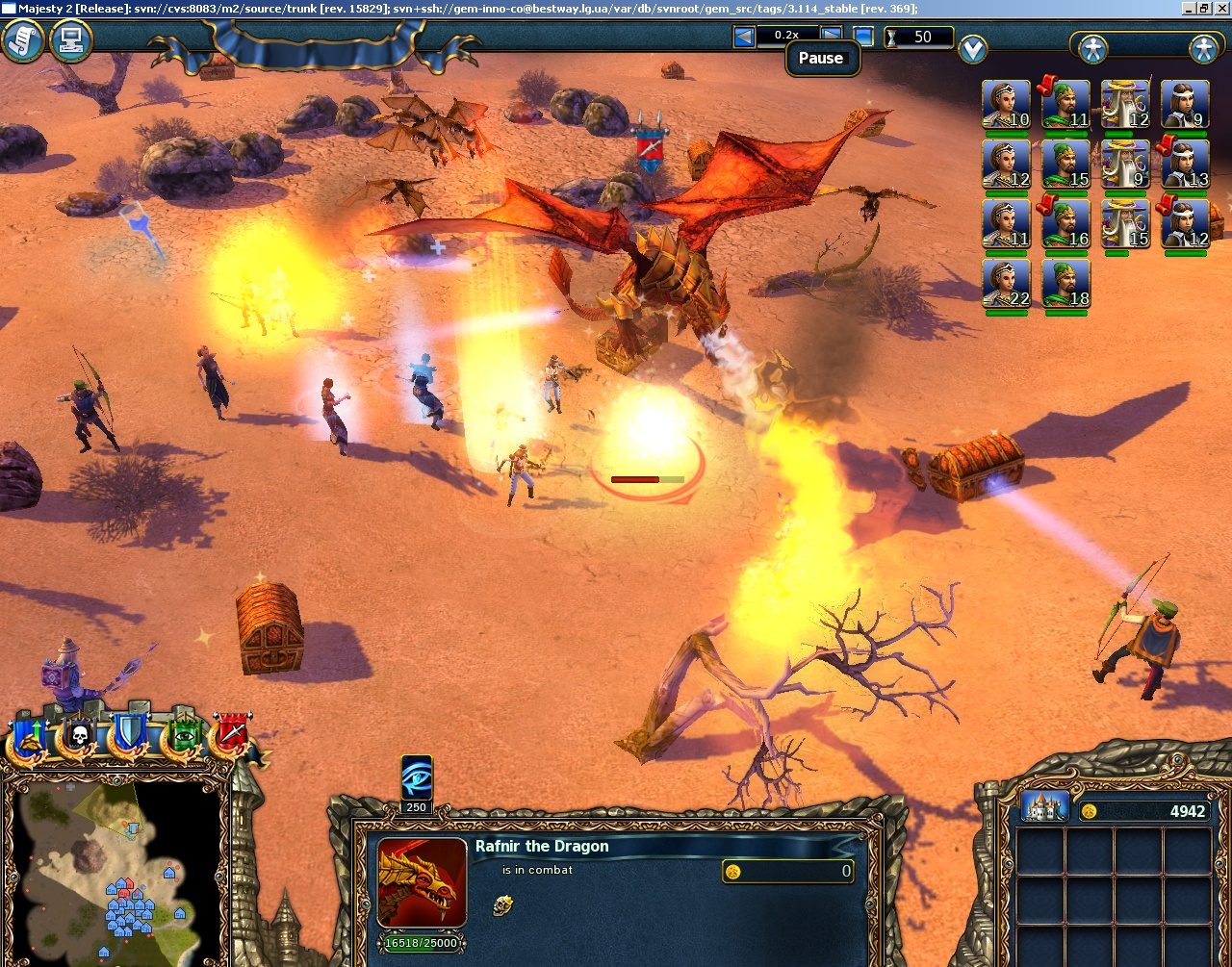Decrease game speed with left arrow
The height and width of the screenshot is (967, 1232).
744,37
